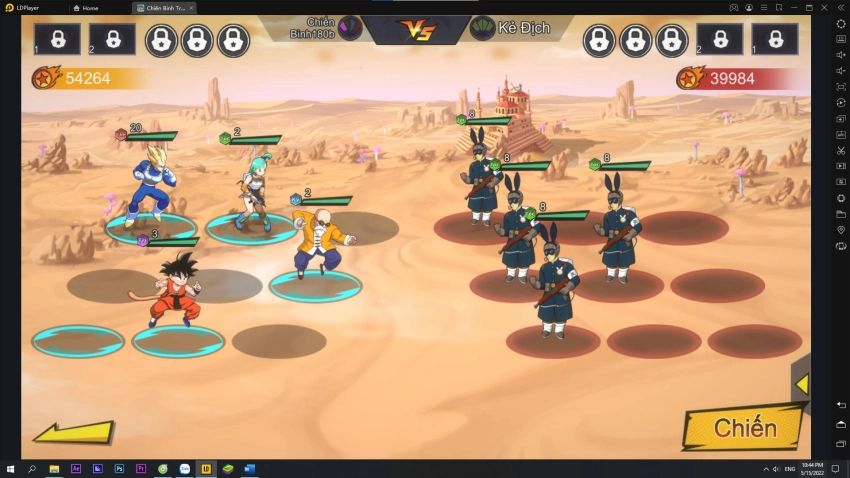Screen dimensions: 850x478
Task: Start the battle with the Chiến button
Action: (744, 428)
